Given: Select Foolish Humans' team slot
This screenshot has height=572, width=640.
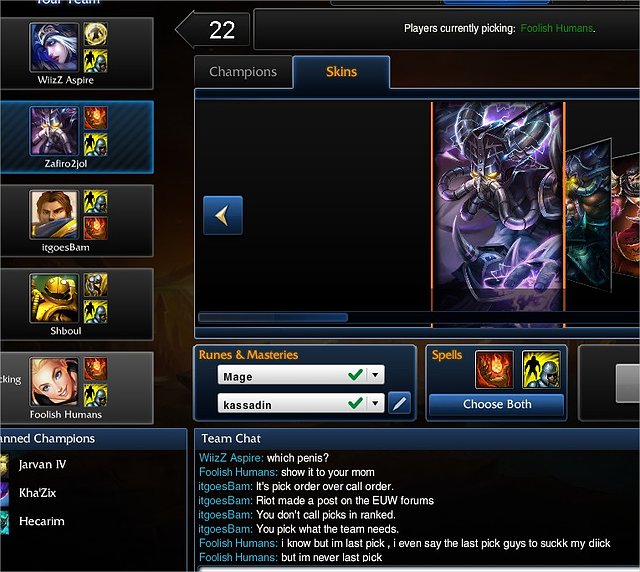Looking at the screenshot, I should (76, 388).
